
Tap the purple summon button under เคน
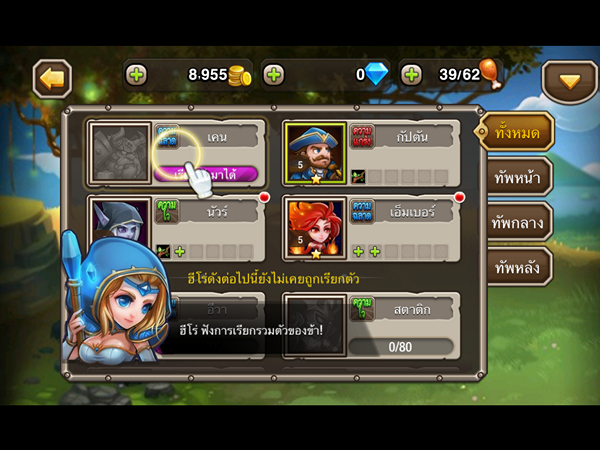click(206, 173)
